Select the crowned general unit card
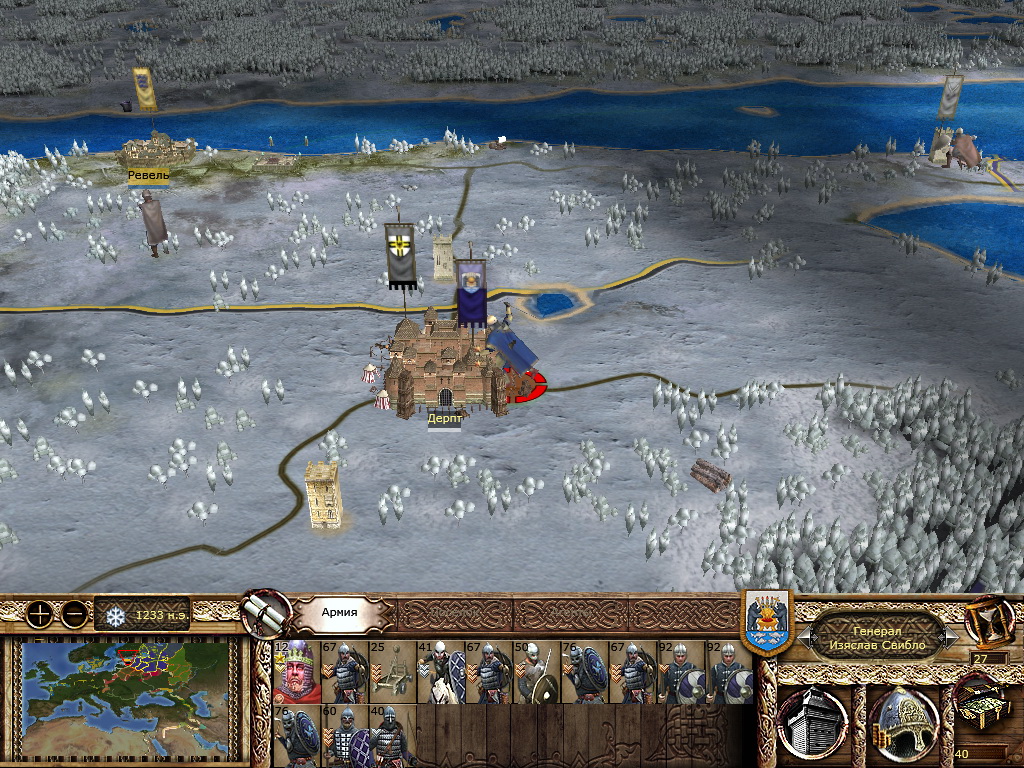 tap(296, 673)
